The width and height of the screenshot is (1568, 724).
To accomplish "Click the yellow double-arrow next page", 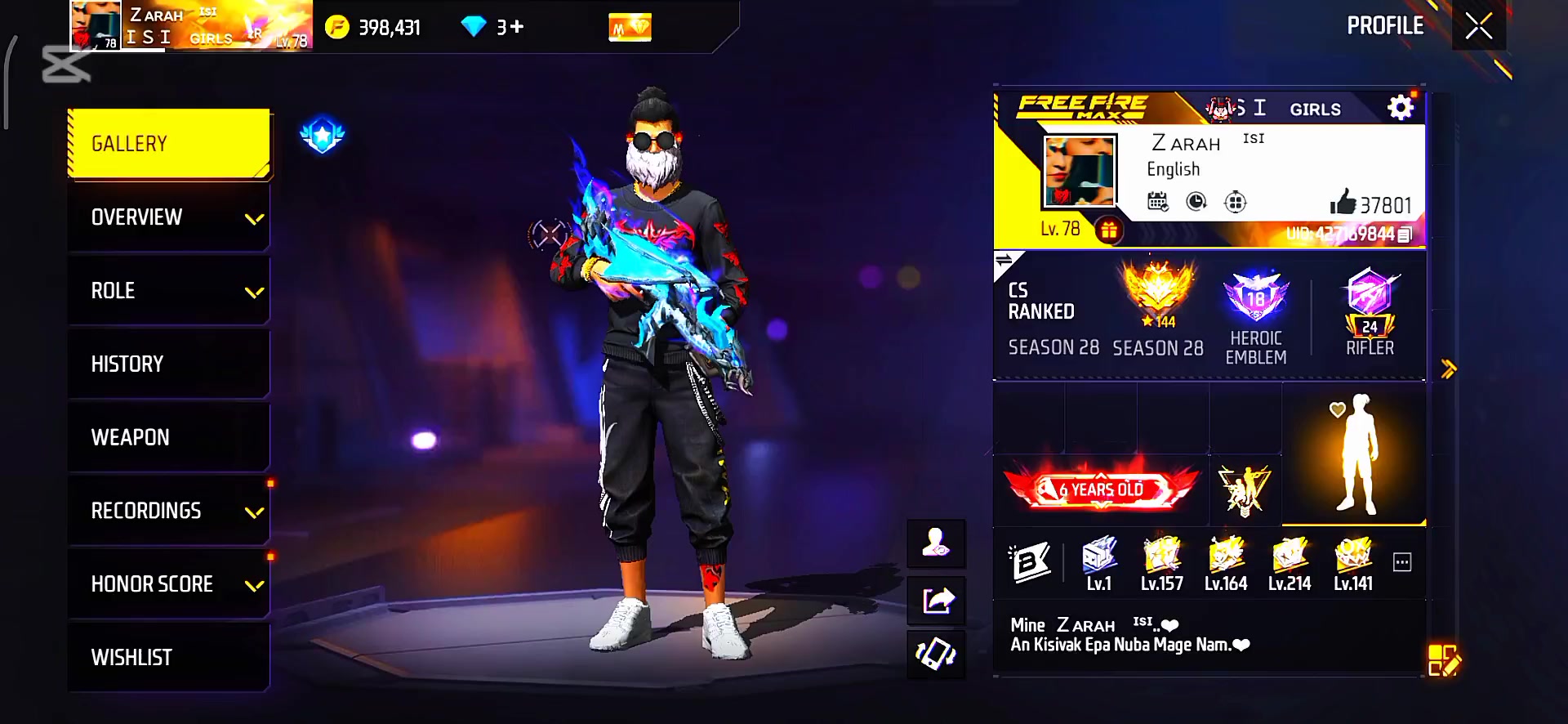I will pyautogui.click(x=1449, y=369).
